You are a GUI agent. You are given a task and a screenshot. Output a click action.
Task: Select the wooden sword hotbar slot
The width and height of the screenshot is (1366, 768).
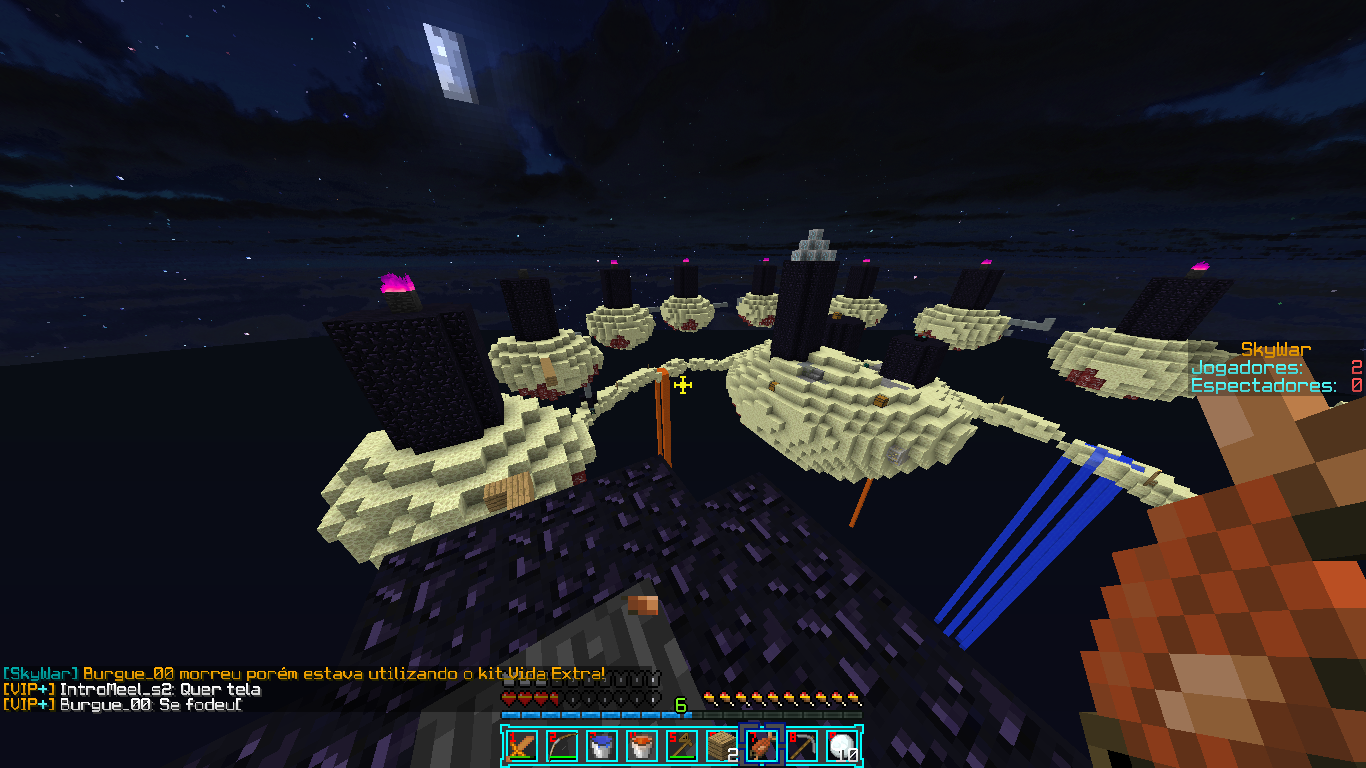(520, 745)
